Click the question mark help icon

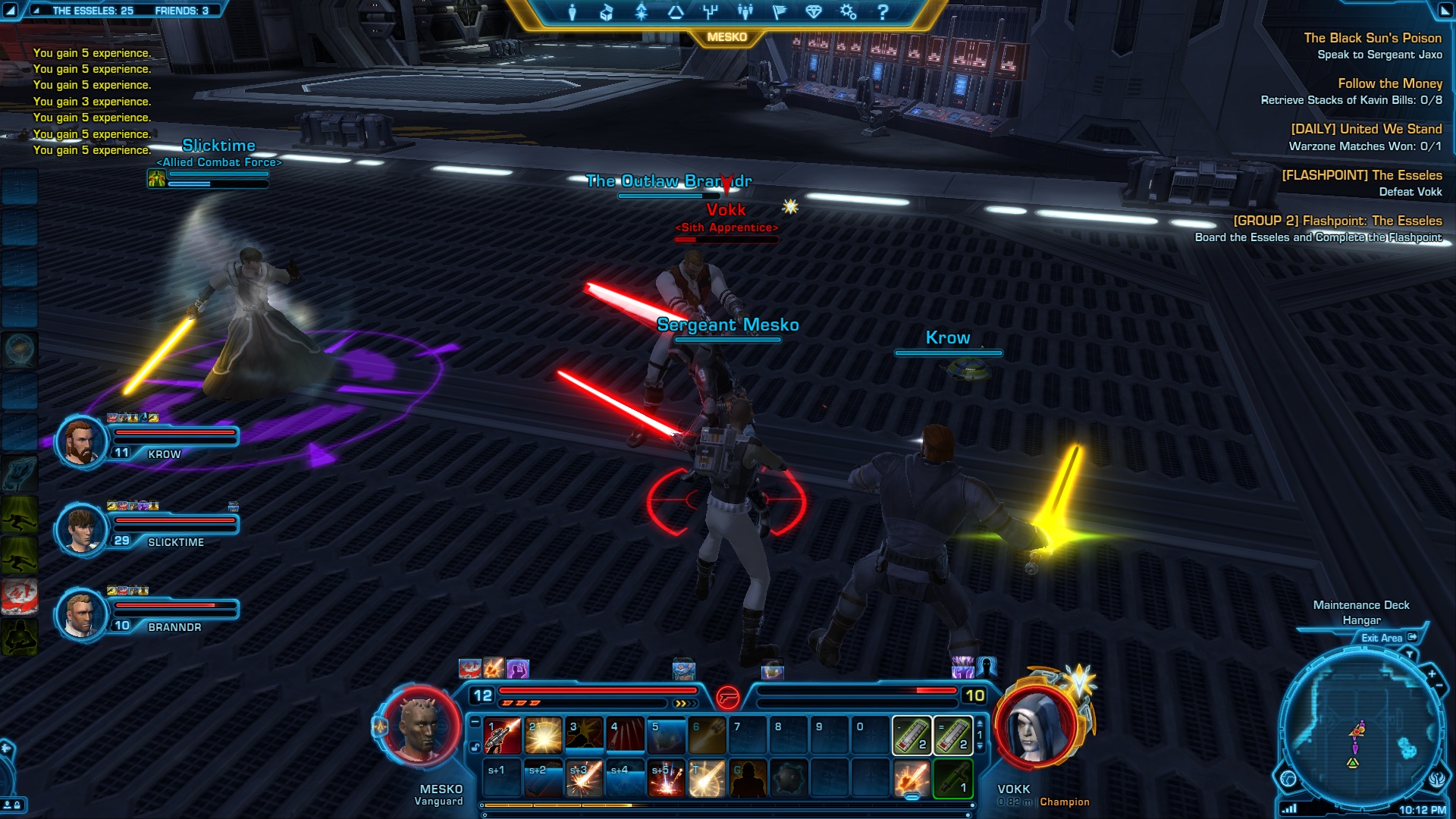click(x=883, y=12)
